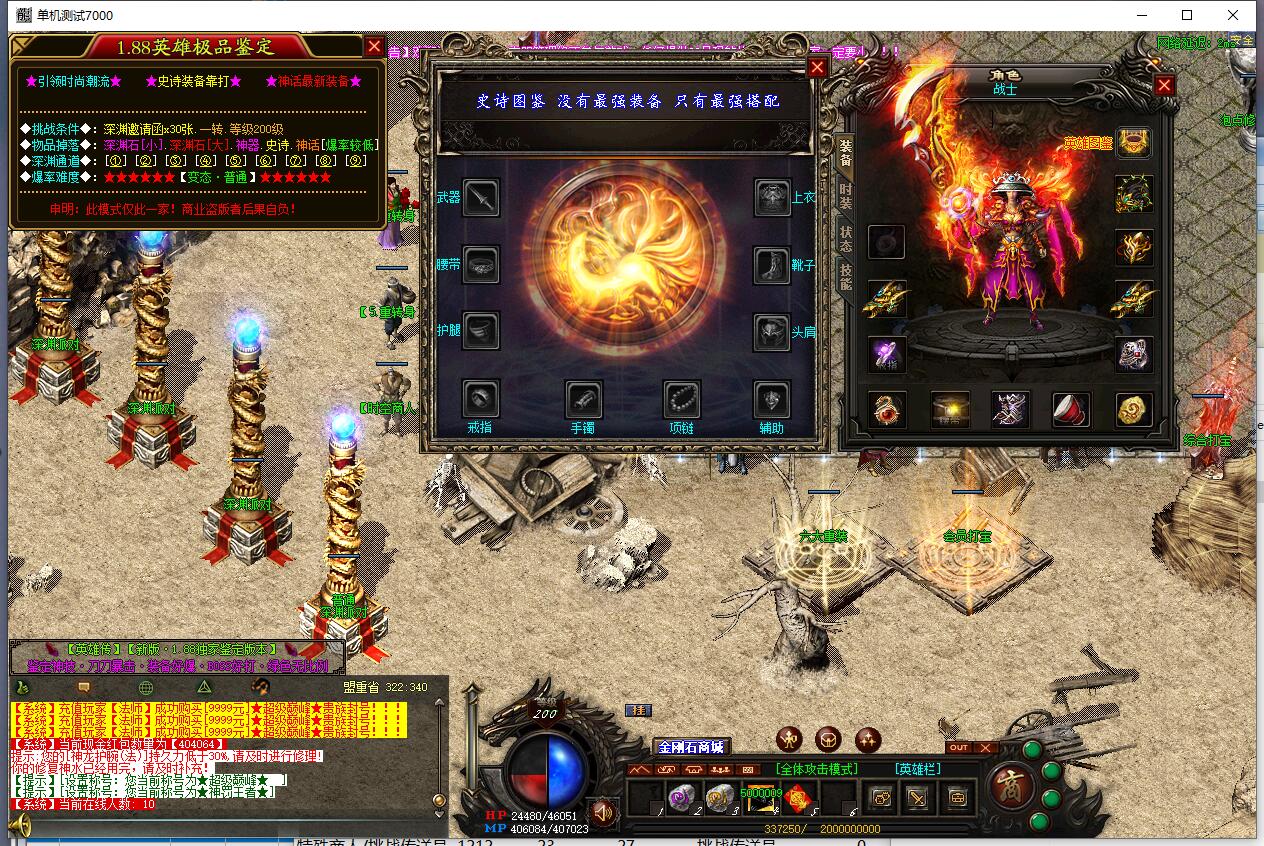
Task: Select the necklace (项链) codex slot
Action: pos(681,400)
